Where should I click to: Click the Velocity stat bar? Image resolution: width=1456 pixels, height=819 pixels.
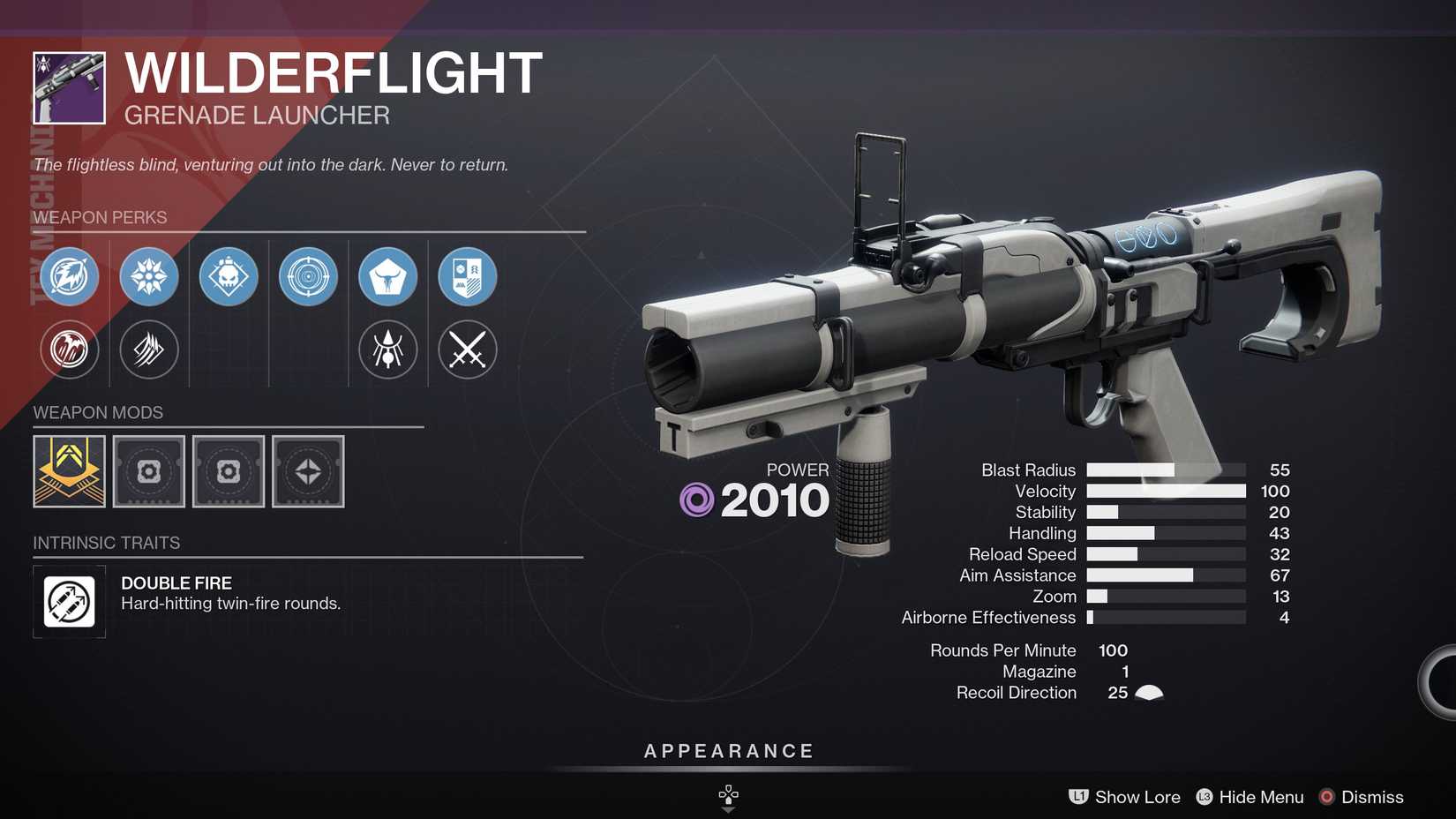[x=1165, y=491]
